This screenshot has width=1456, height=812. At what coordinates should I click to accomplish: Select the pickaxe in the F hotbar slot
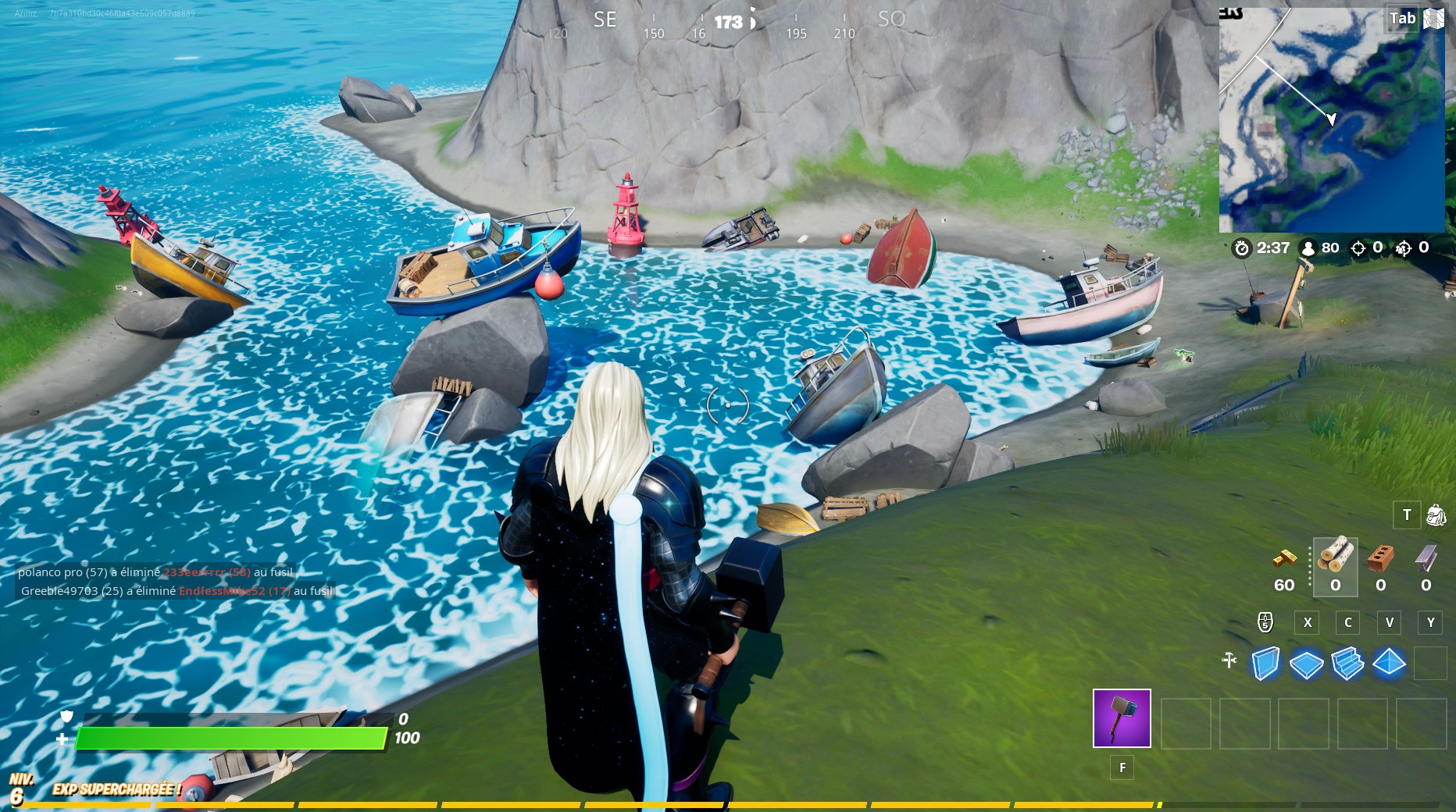(1122, 719)
